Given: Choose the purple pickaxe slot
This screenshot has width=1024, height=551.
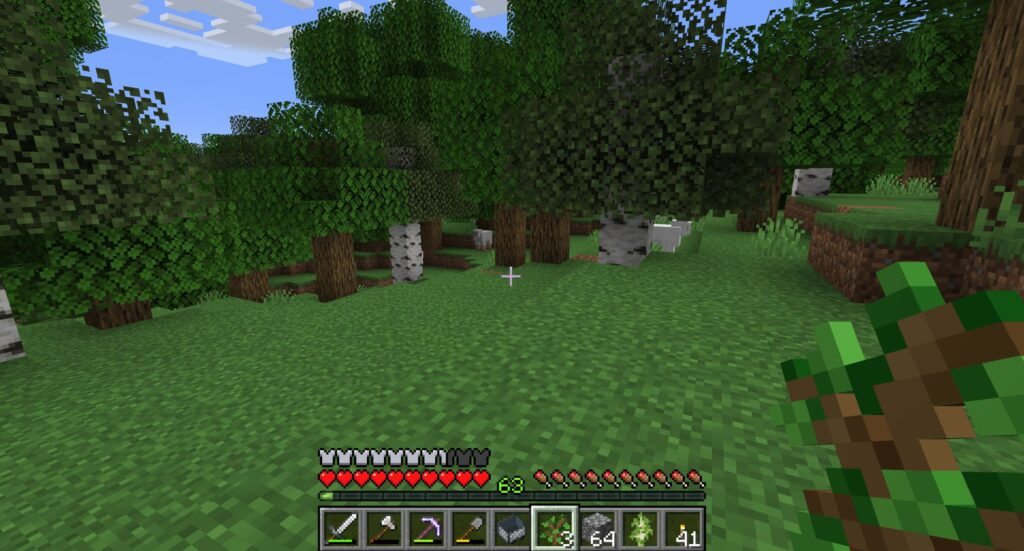Looking at the screenshot, I should pyautogui.click(x=426, y=527).
